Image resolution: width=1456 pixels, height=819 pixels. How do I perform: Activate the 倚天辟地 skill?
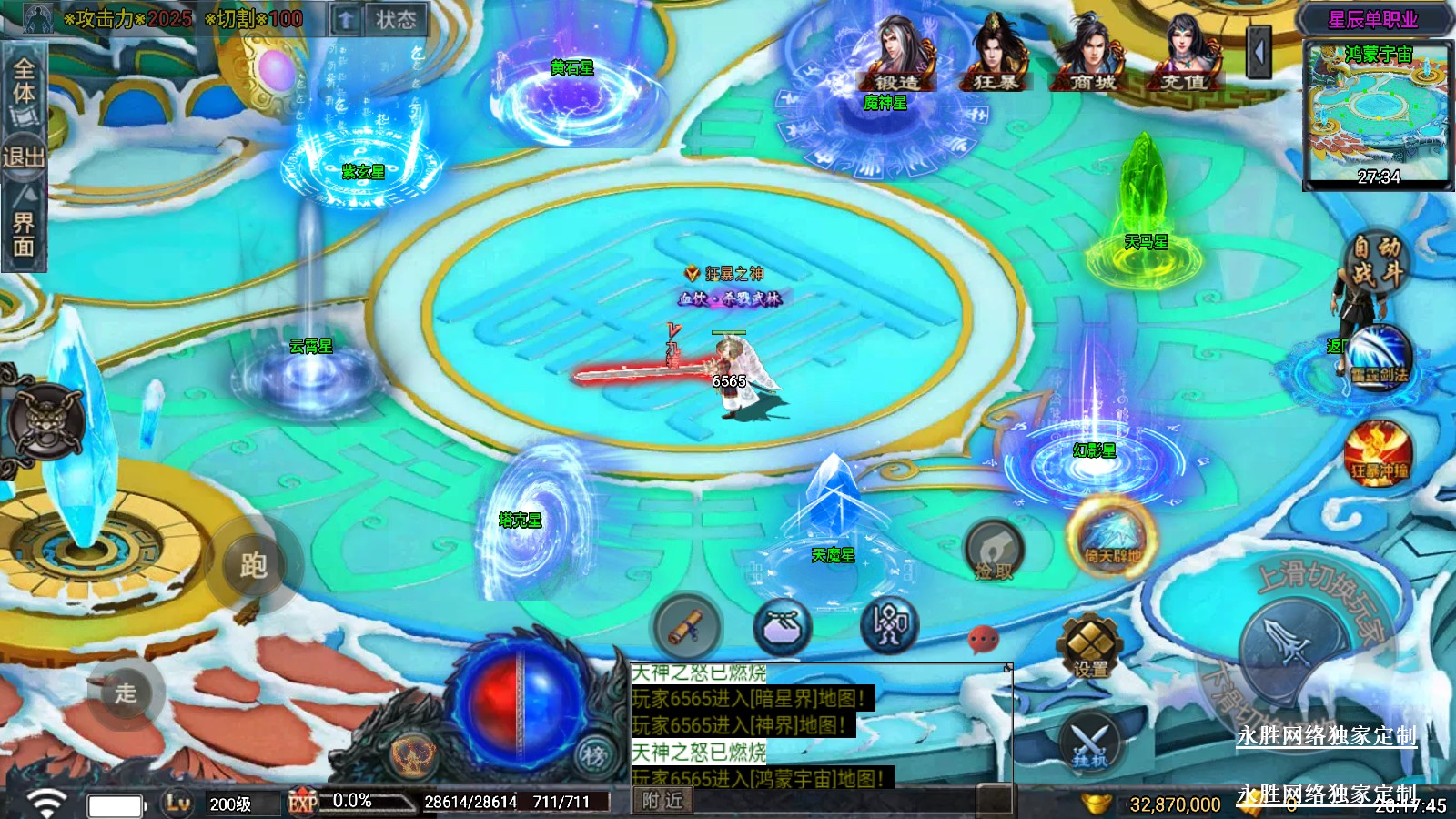click(1112, 537)
